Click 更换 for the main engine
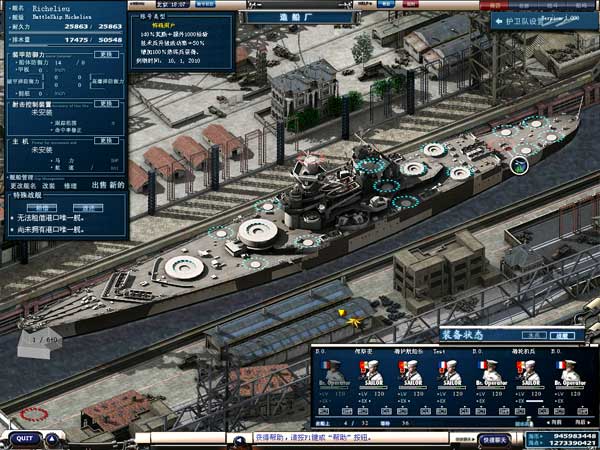The width and height of the screenshot is (600, 450). pos(106,141)
